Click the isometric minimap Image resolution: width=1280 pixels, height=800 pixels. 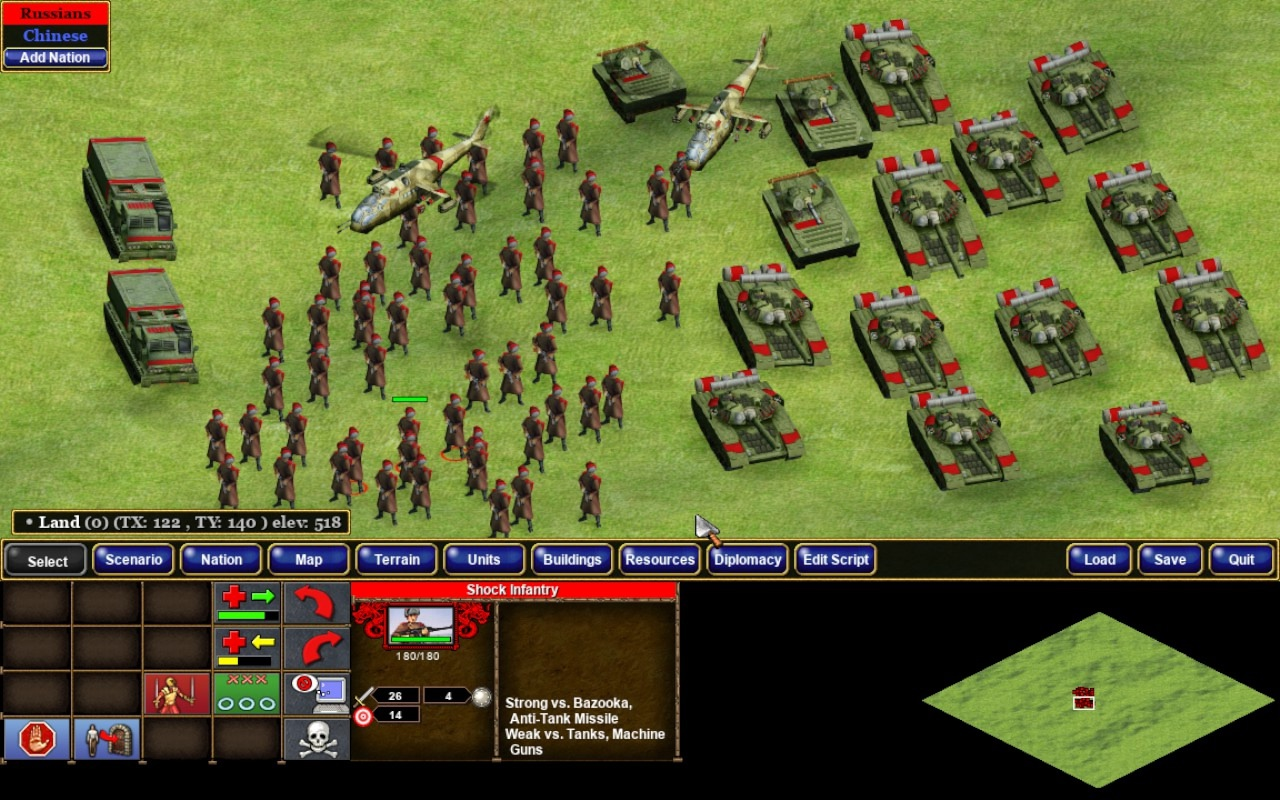[x=1098, y=699]
